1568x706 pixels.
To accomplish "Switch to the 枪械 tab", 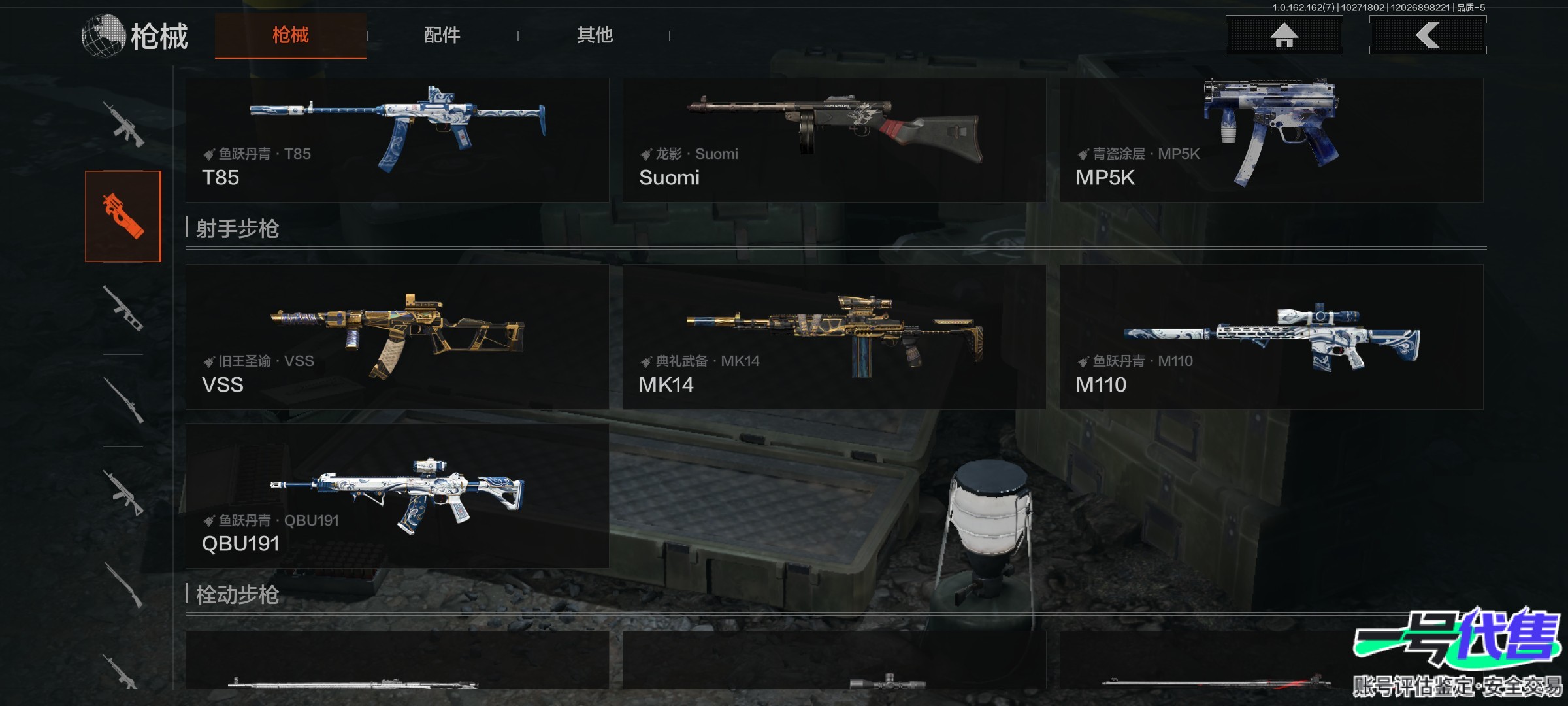I will (x=290, y=35).
